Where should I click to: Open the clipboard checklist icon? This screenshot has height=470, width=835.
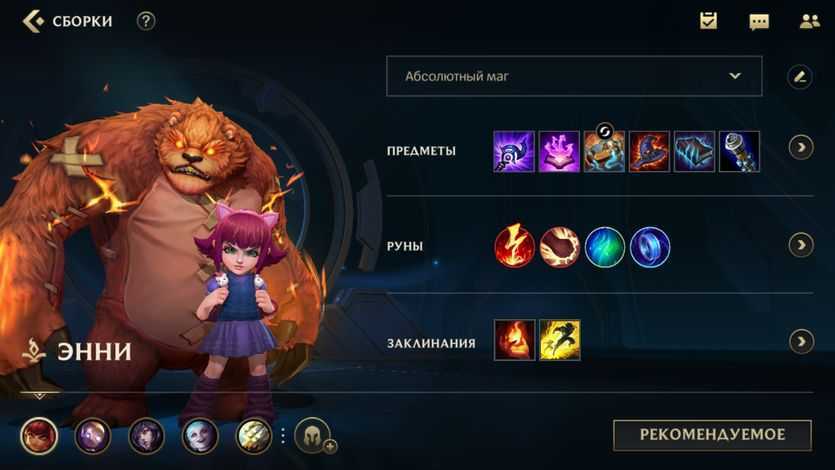coord(709,21)
